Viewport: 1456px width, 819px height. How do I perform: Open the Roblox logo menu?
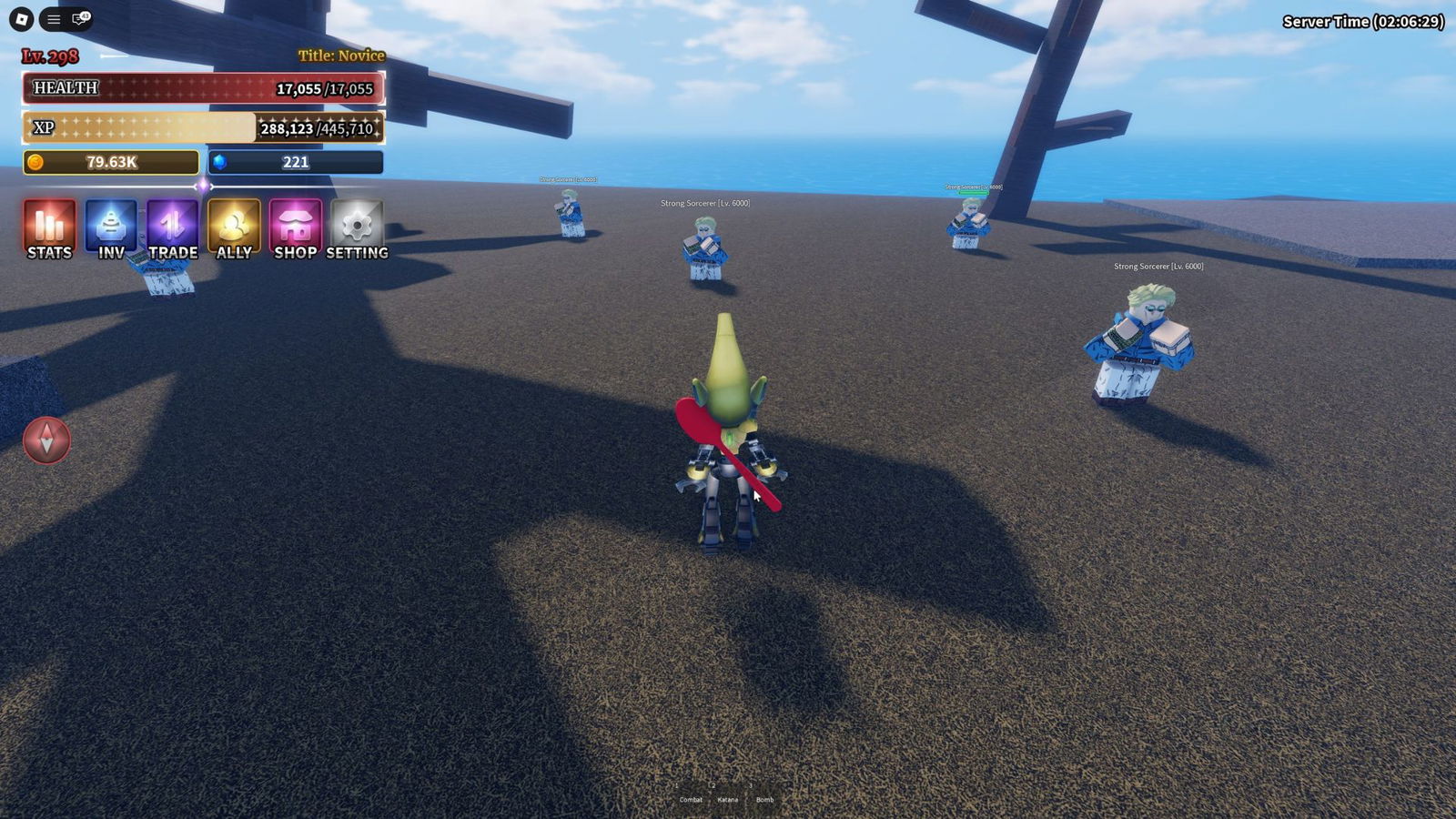(x=22, y=19)
